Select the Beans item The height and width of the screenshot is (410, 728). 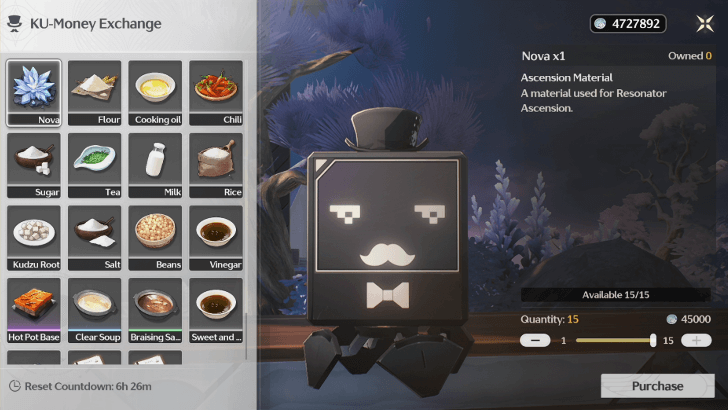tap(155, 238)
